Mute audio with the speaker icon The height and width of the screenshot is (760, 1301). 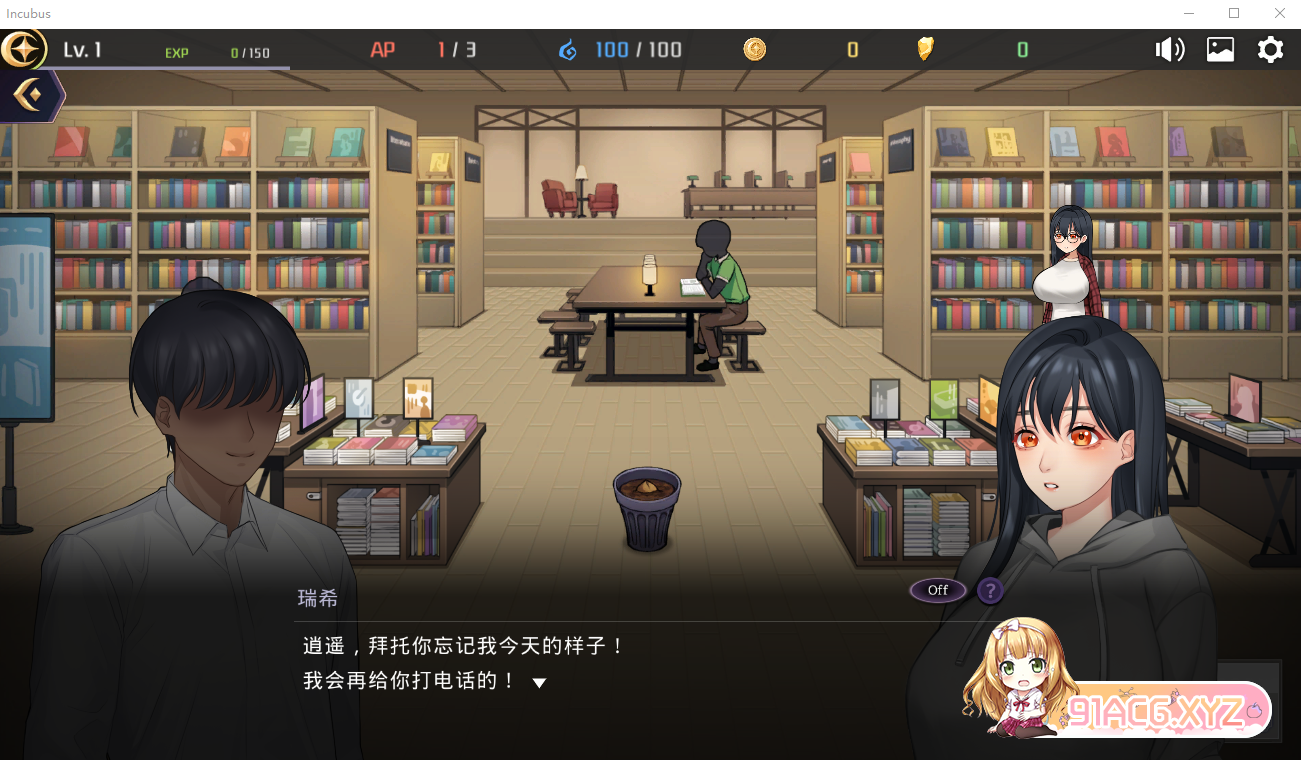(1169, 48)
